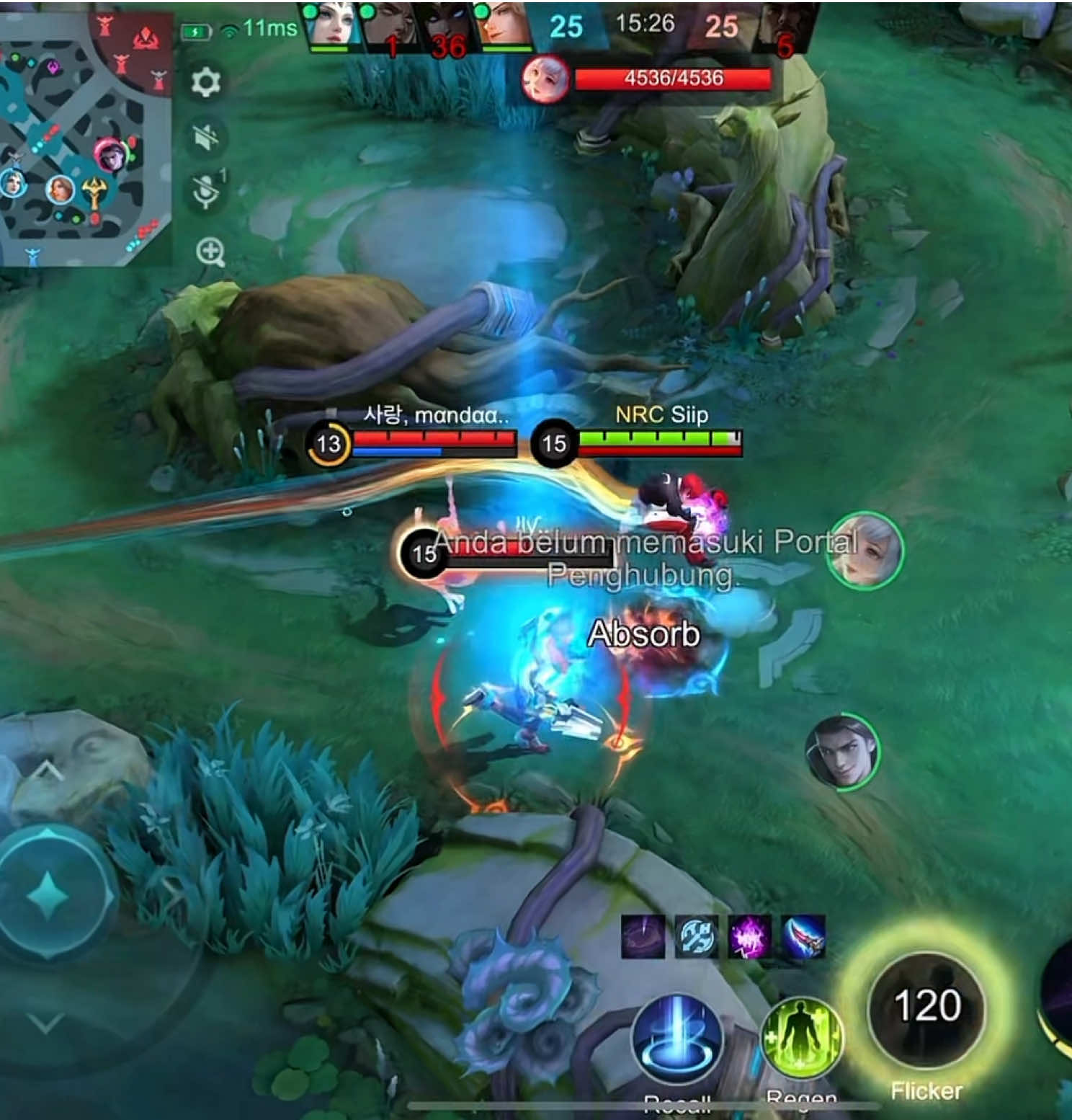Tap the enemy portrait with 4536/4536 health

(545, 79)
